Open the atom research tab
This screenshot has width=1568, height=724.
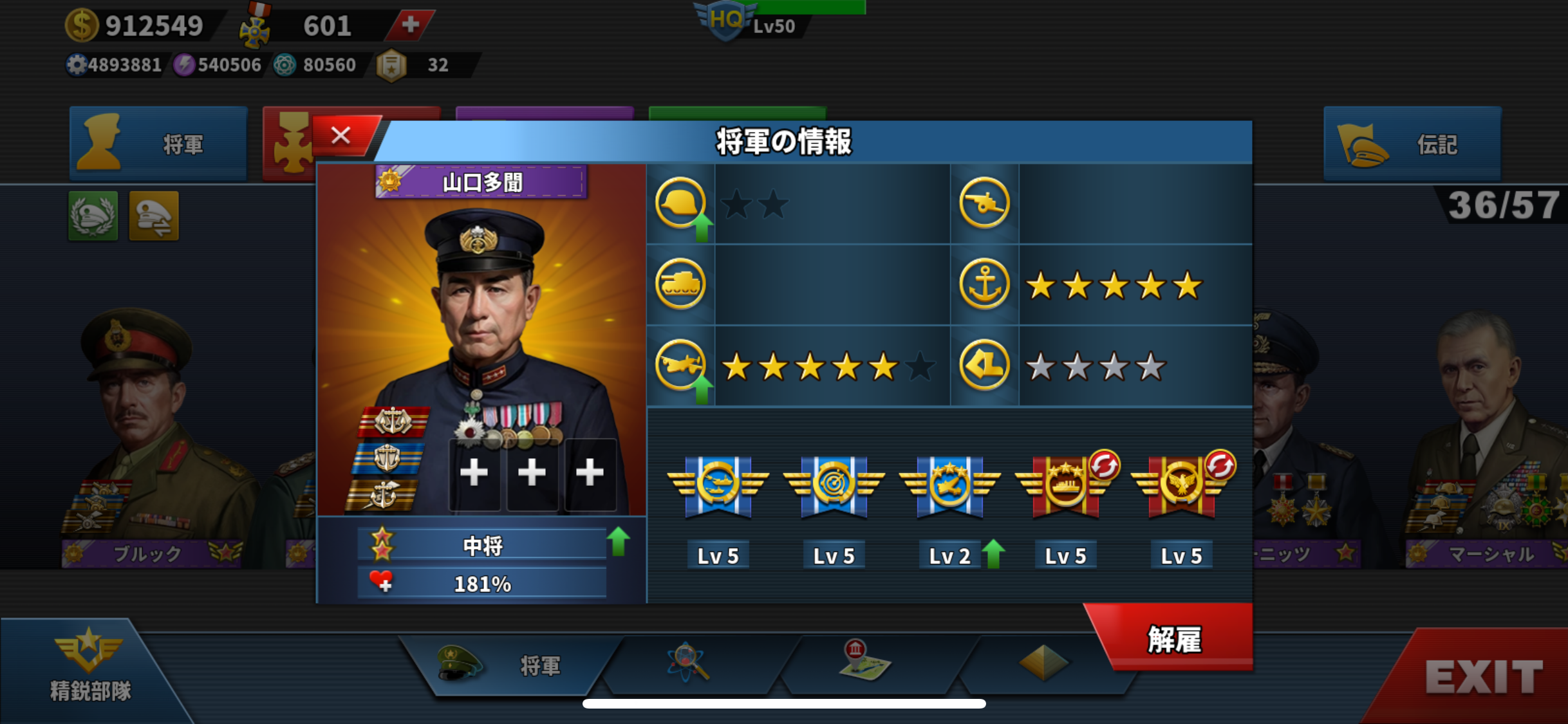tap(687, 663)
